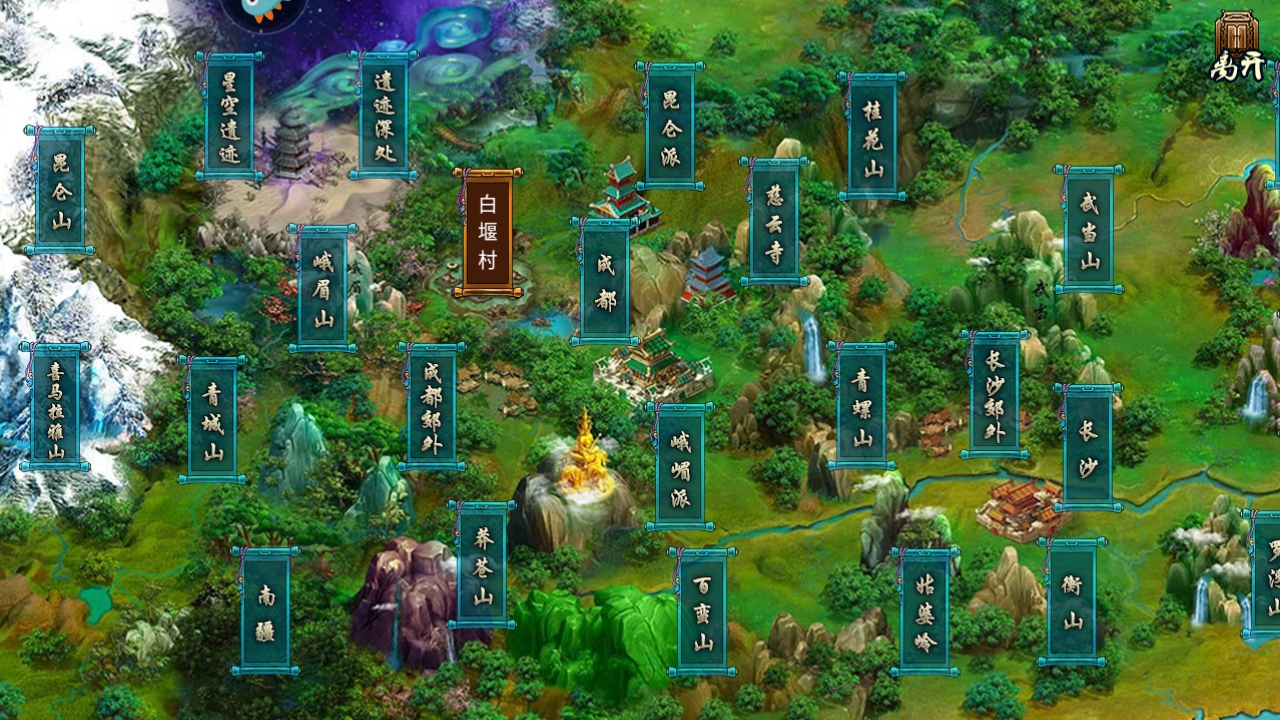1280x720 pixels.
Task: Select the 昆仑山 banner
Action: coord(60,190)
